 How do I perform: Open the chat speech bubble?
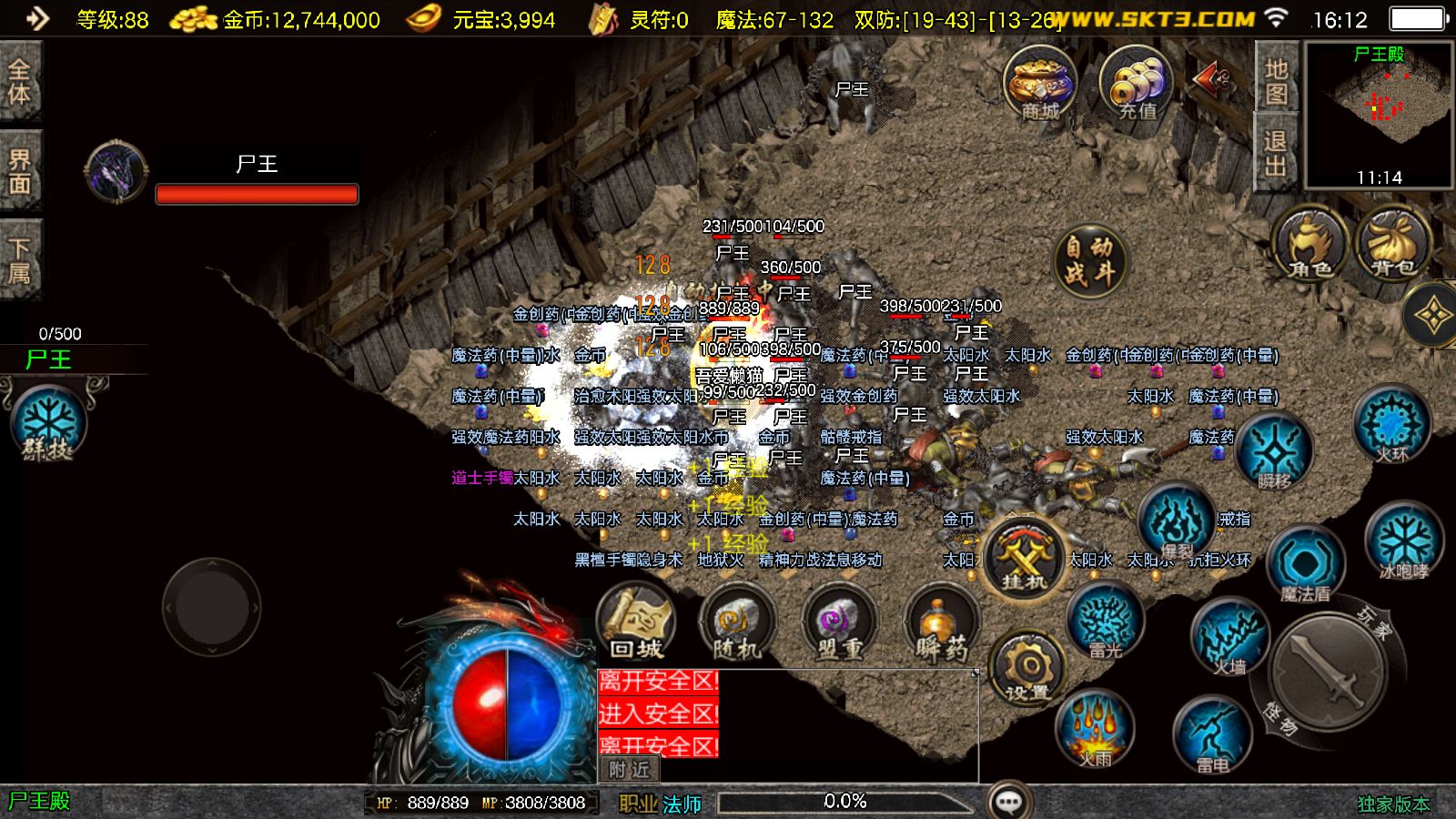1009,801
